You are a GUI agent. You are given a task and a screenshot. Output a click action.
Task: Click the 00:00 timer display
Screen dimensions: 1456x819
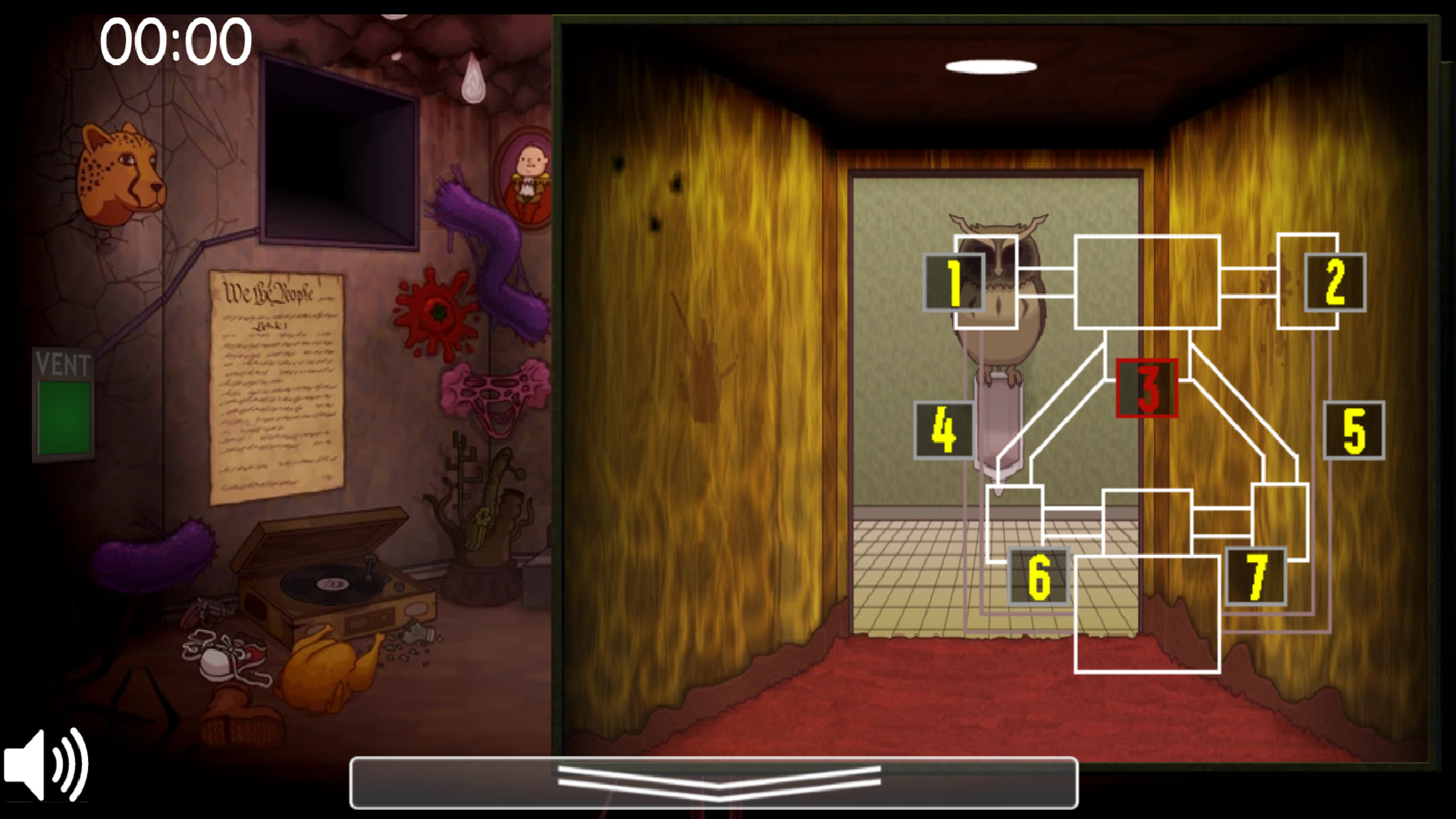click(176, 42)
